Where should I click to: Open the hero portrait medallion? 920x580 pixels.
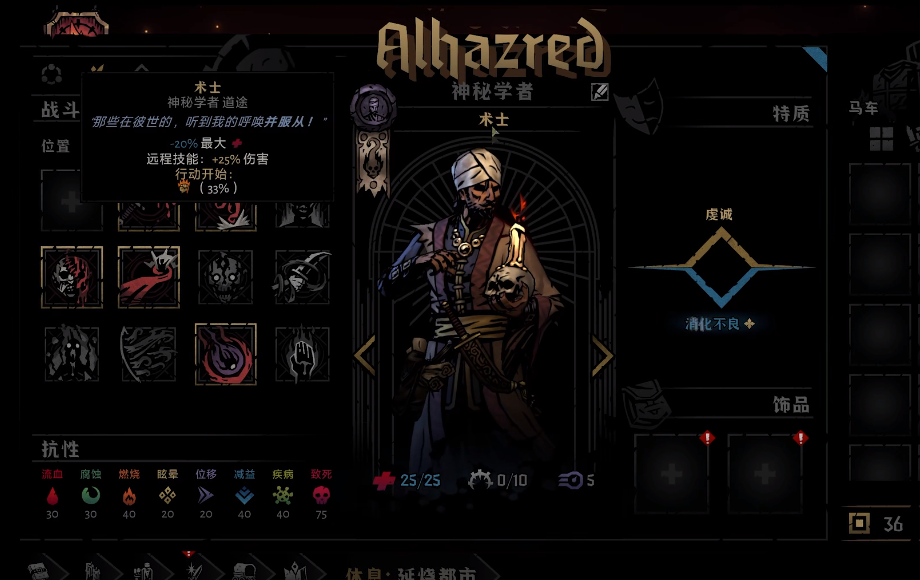click(373, 105)
